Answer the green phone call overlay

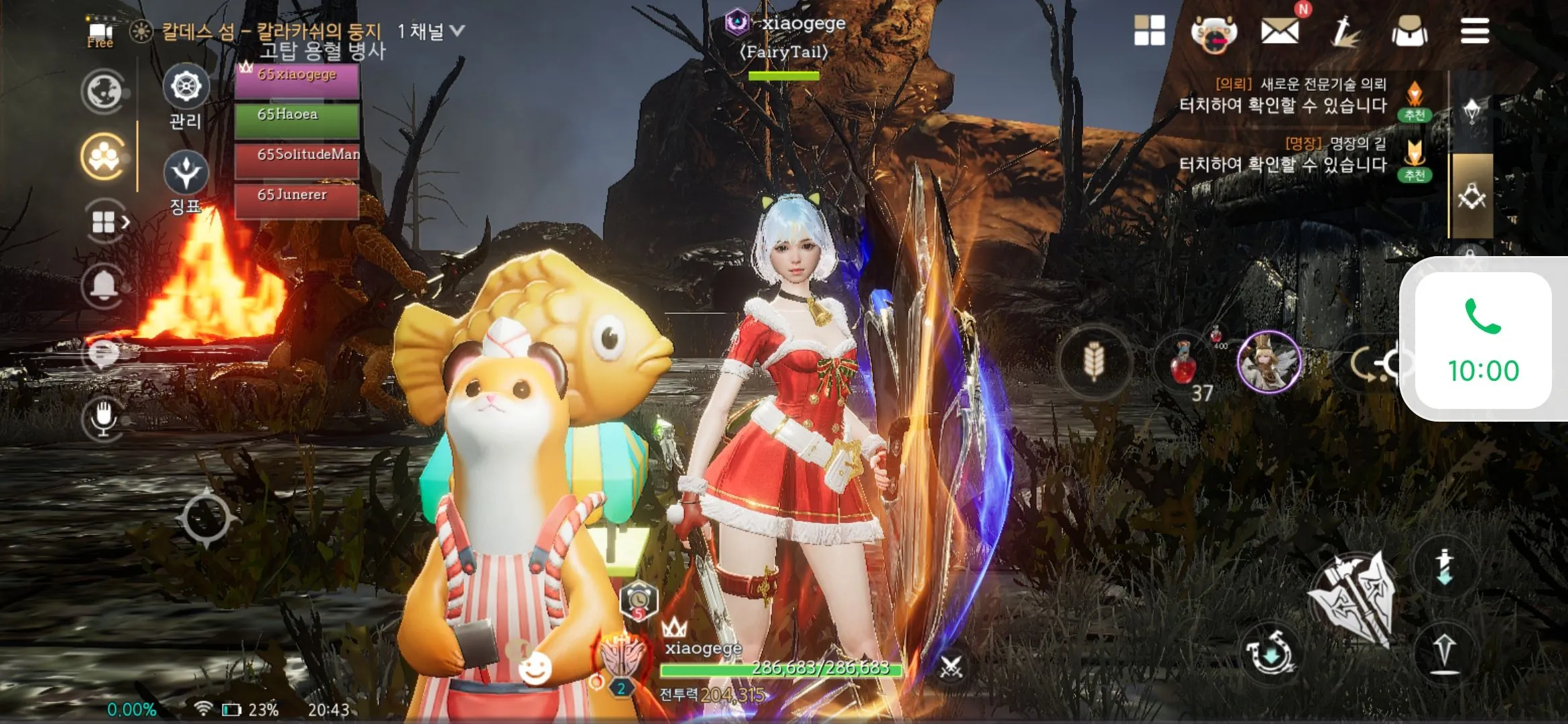(x=1483, y=341)
